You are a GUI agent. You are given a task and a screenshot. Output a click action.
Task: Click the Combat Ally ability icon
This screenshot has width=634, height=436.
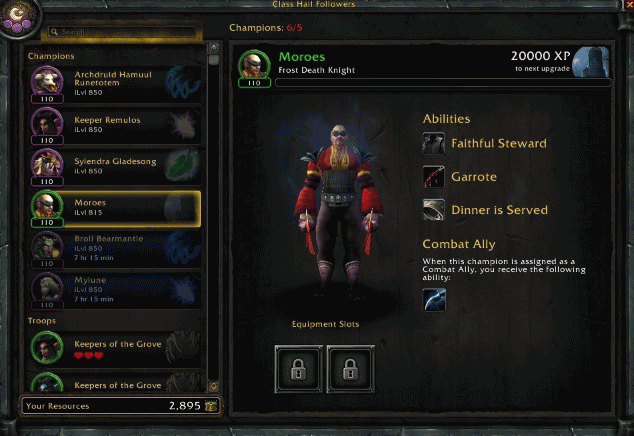[x=434, y=299]
